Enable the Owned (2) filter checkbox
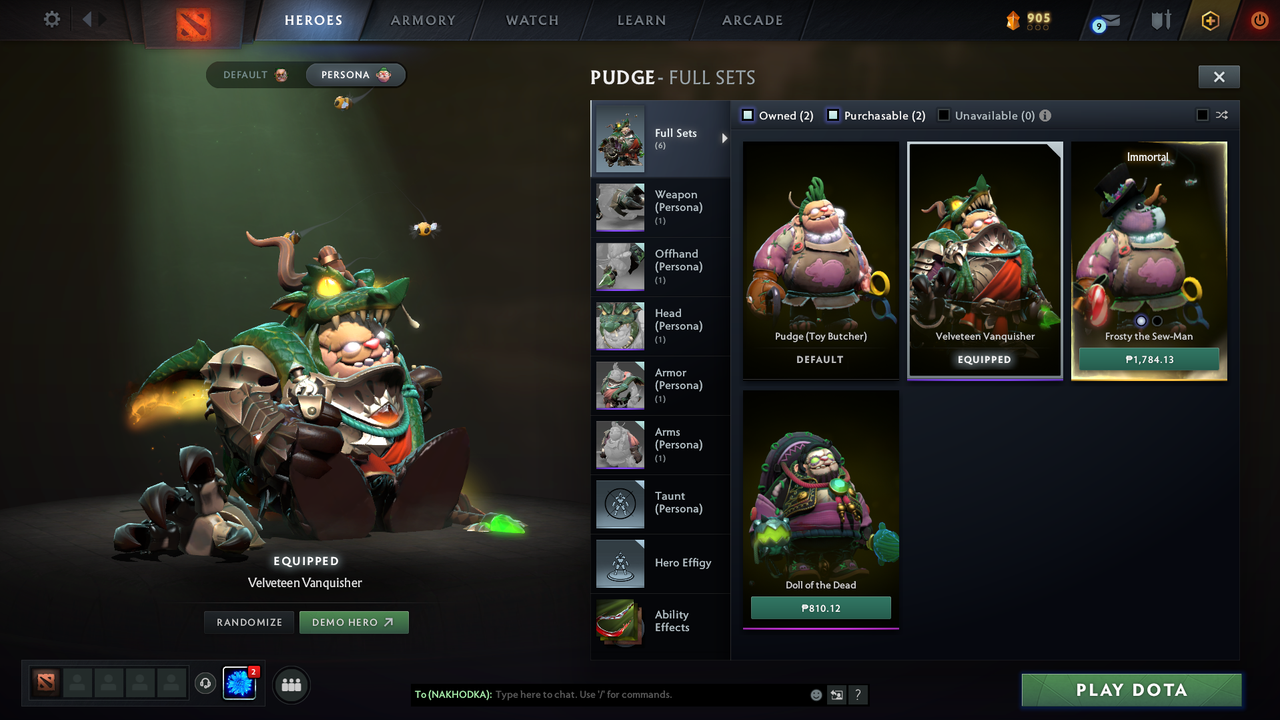Screen dimensions: 1280x720 [x=747, y=115]
